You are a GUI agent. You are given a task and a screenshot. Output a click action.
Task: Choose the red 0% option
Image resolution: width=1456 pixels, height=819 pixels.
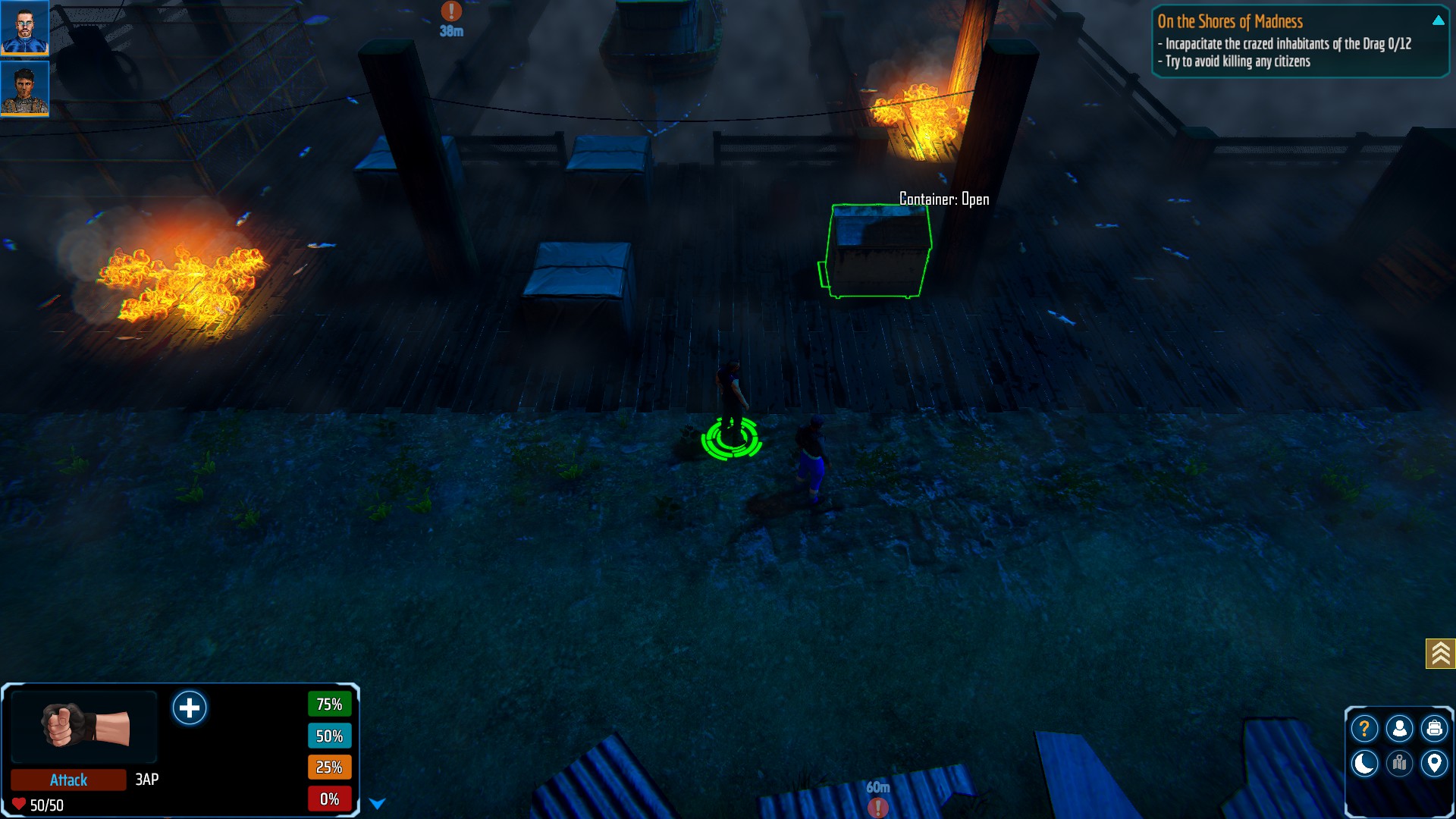[329, 799]
